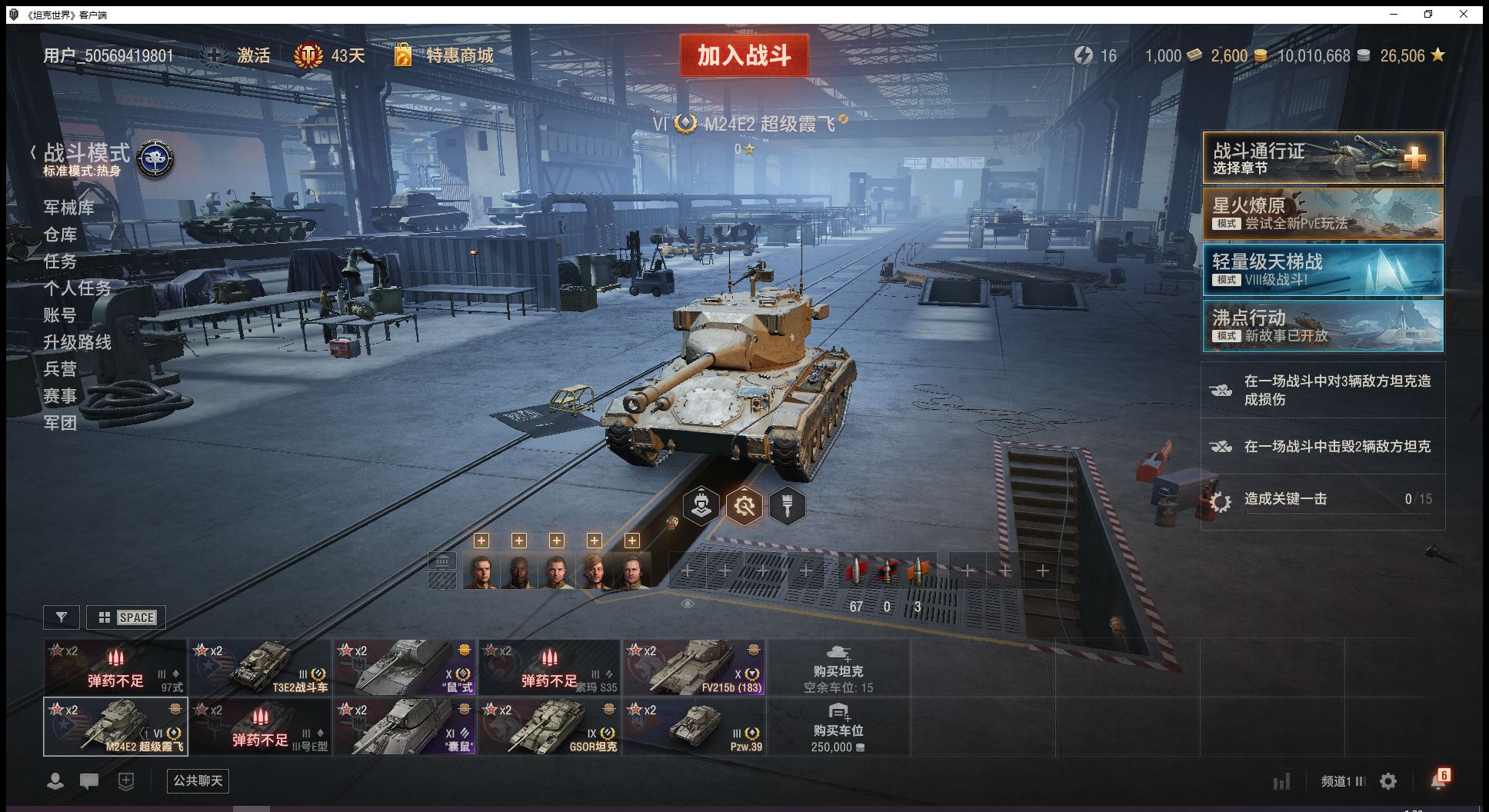The width and height of the screenshot is (1489, 812).
Task: Click the red 加入战斗 battle button
Action: pyautogui.click(x=744, y=55)
